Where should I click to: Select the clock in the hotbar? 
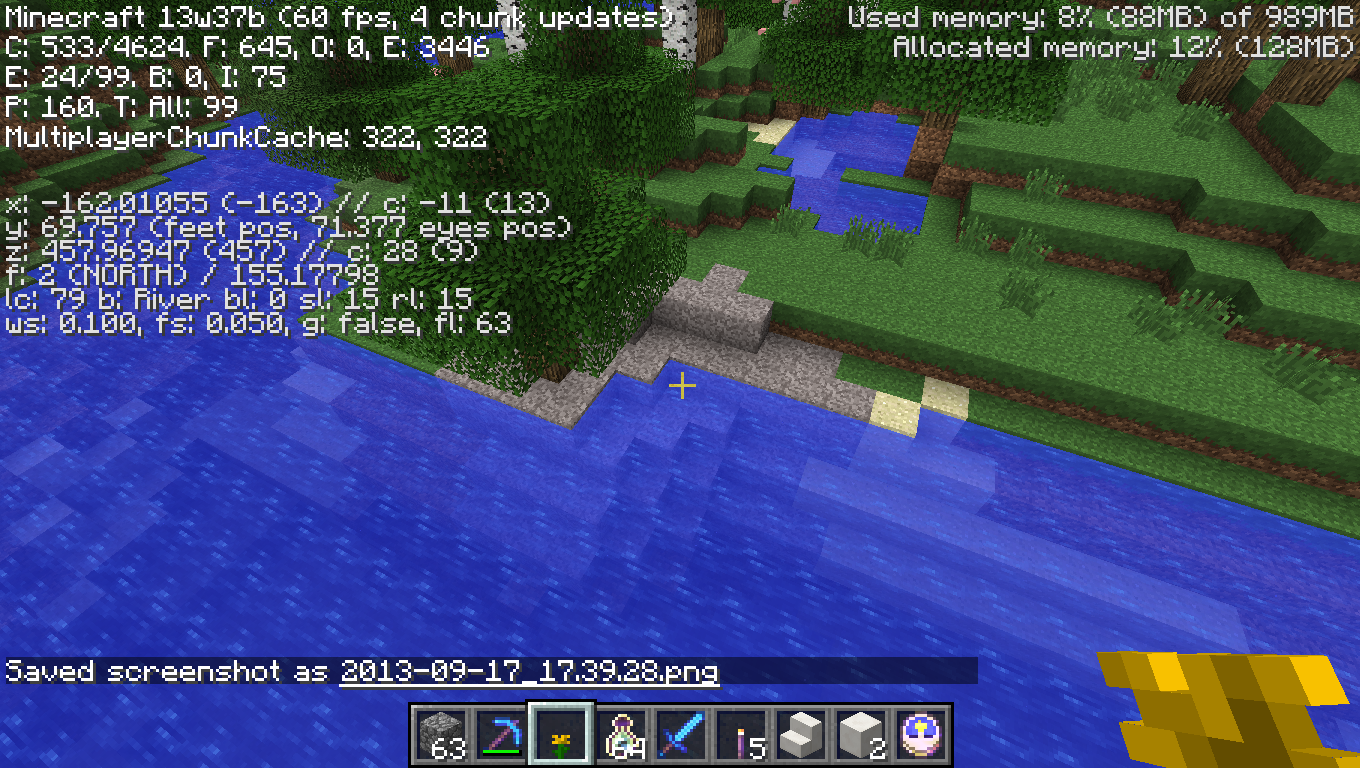(921, 735)
